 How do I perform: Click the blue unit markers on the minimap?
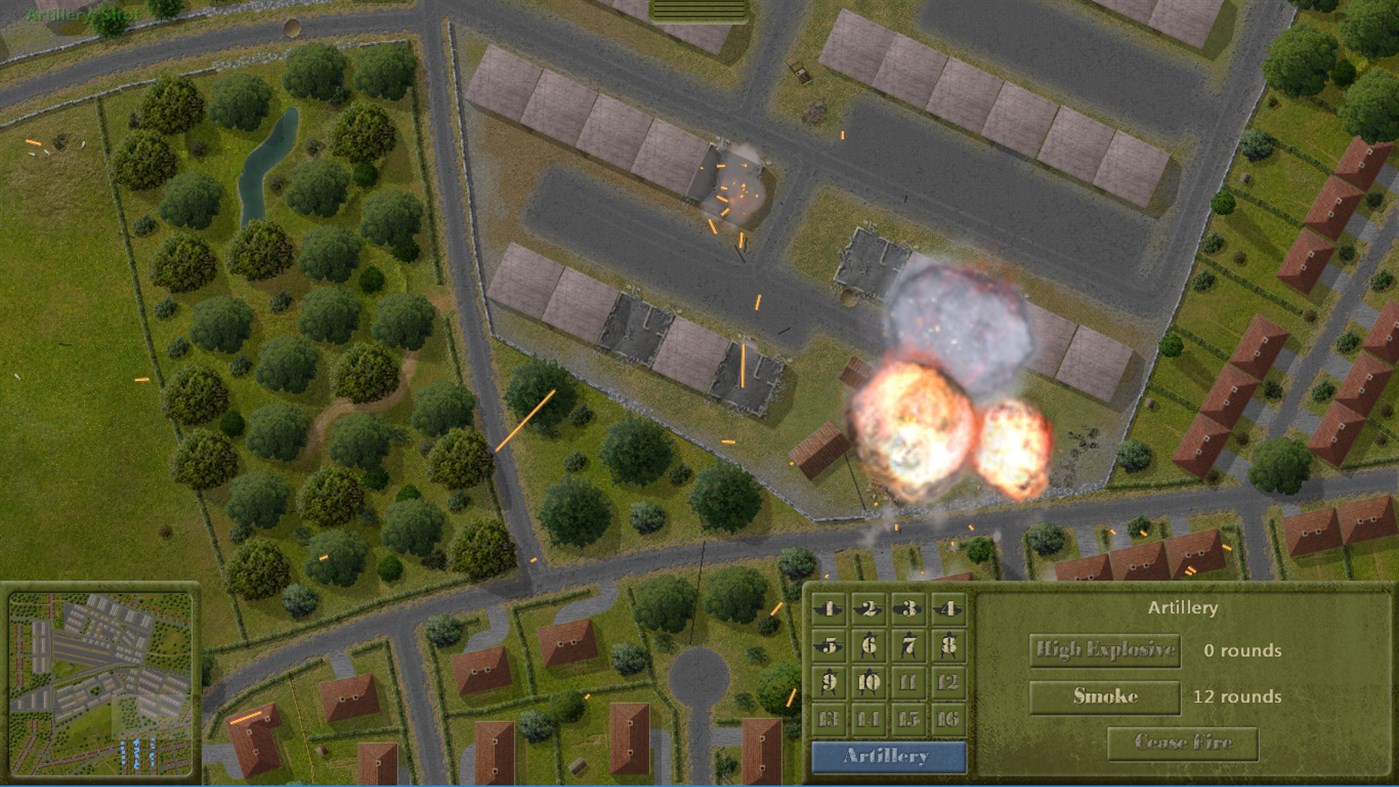[x=136, y=752]
